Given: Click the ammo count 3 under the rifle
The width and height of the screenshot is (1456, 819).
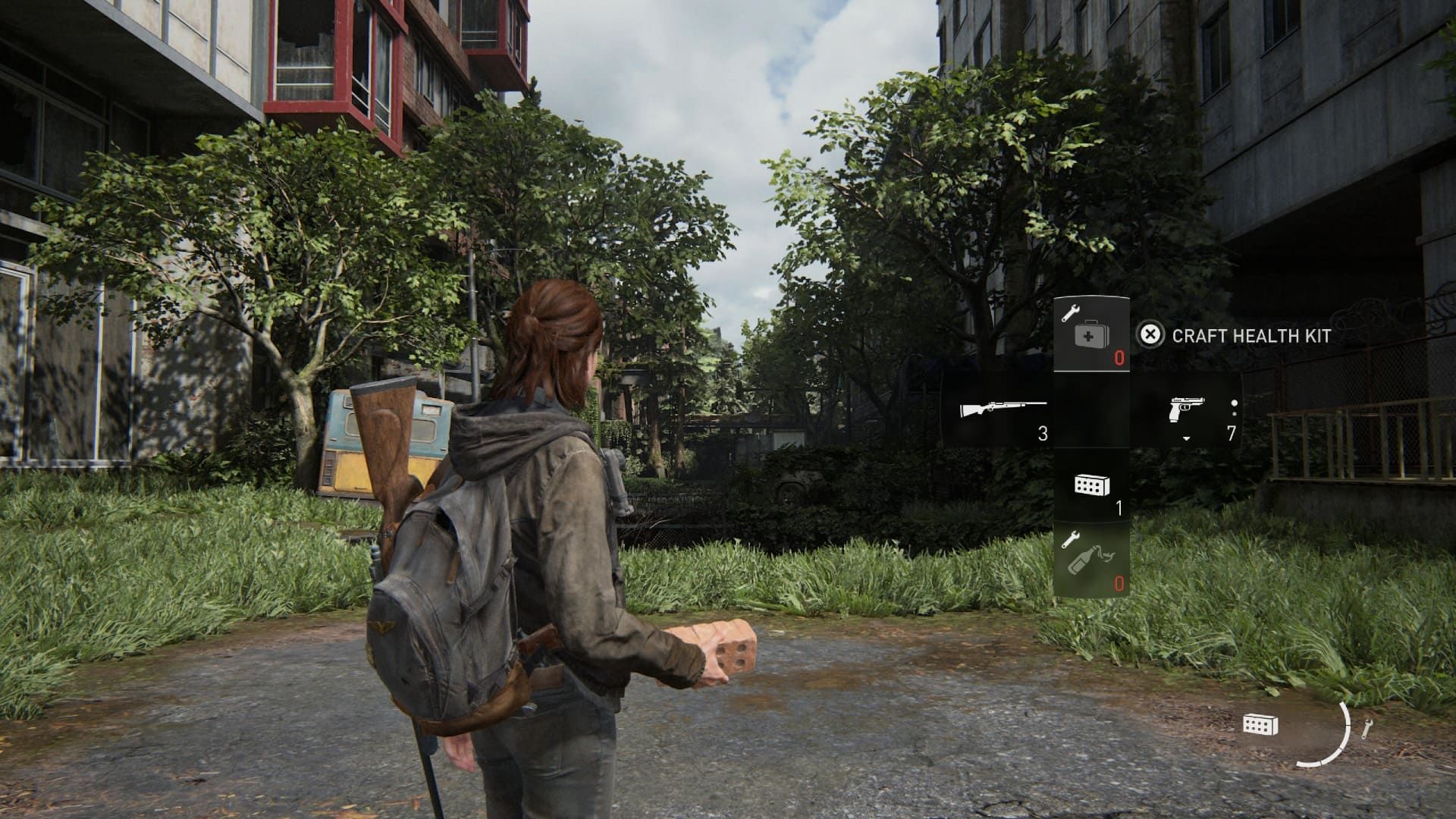Looking at the screenshot, I should coord(1043,434).
